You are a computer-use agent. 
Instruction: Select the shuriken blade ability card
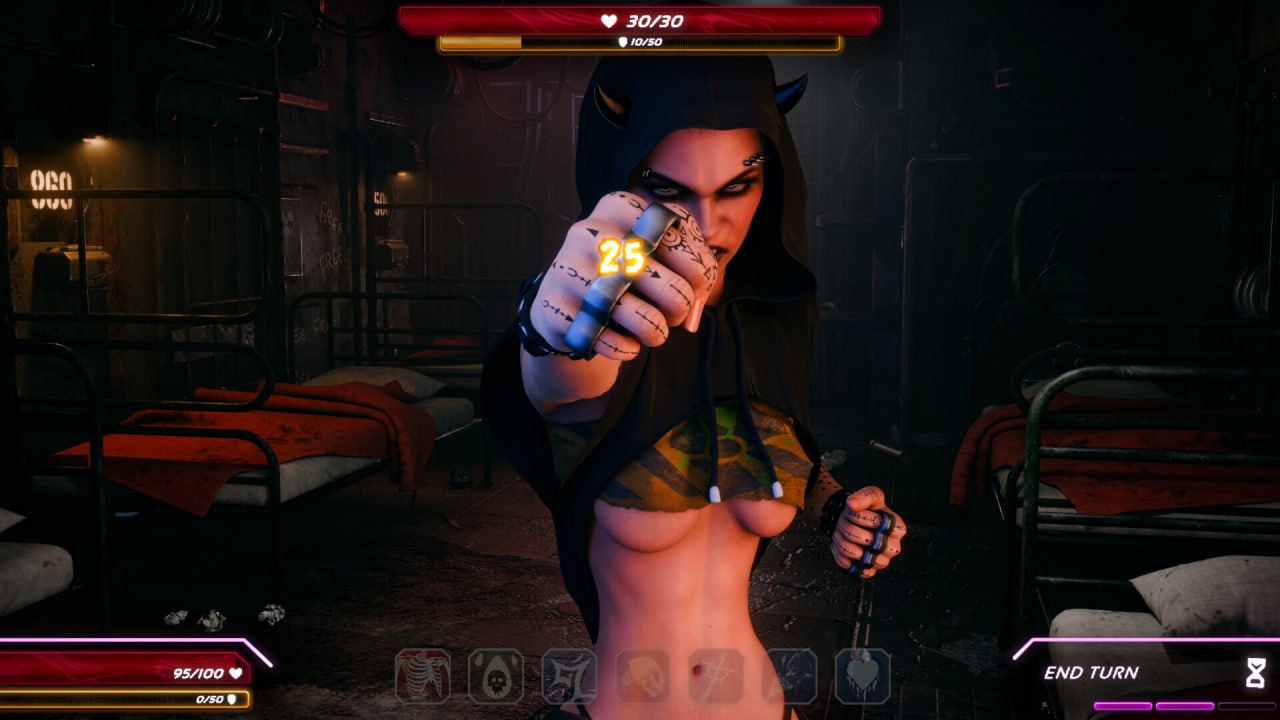click(x=566, y=675)
